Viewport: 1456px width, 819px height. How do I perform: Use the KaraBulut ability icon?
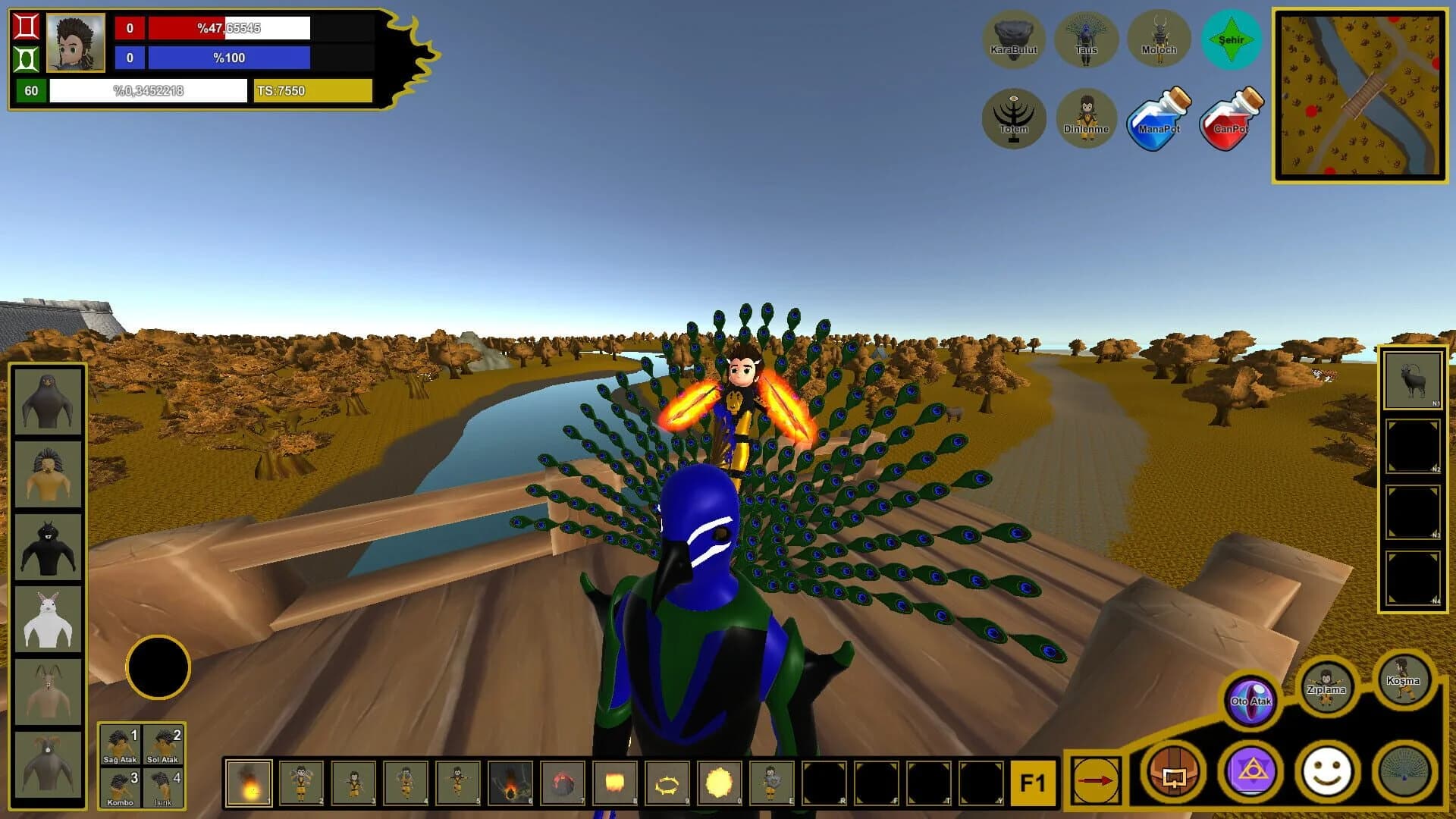coord(1015,39)
